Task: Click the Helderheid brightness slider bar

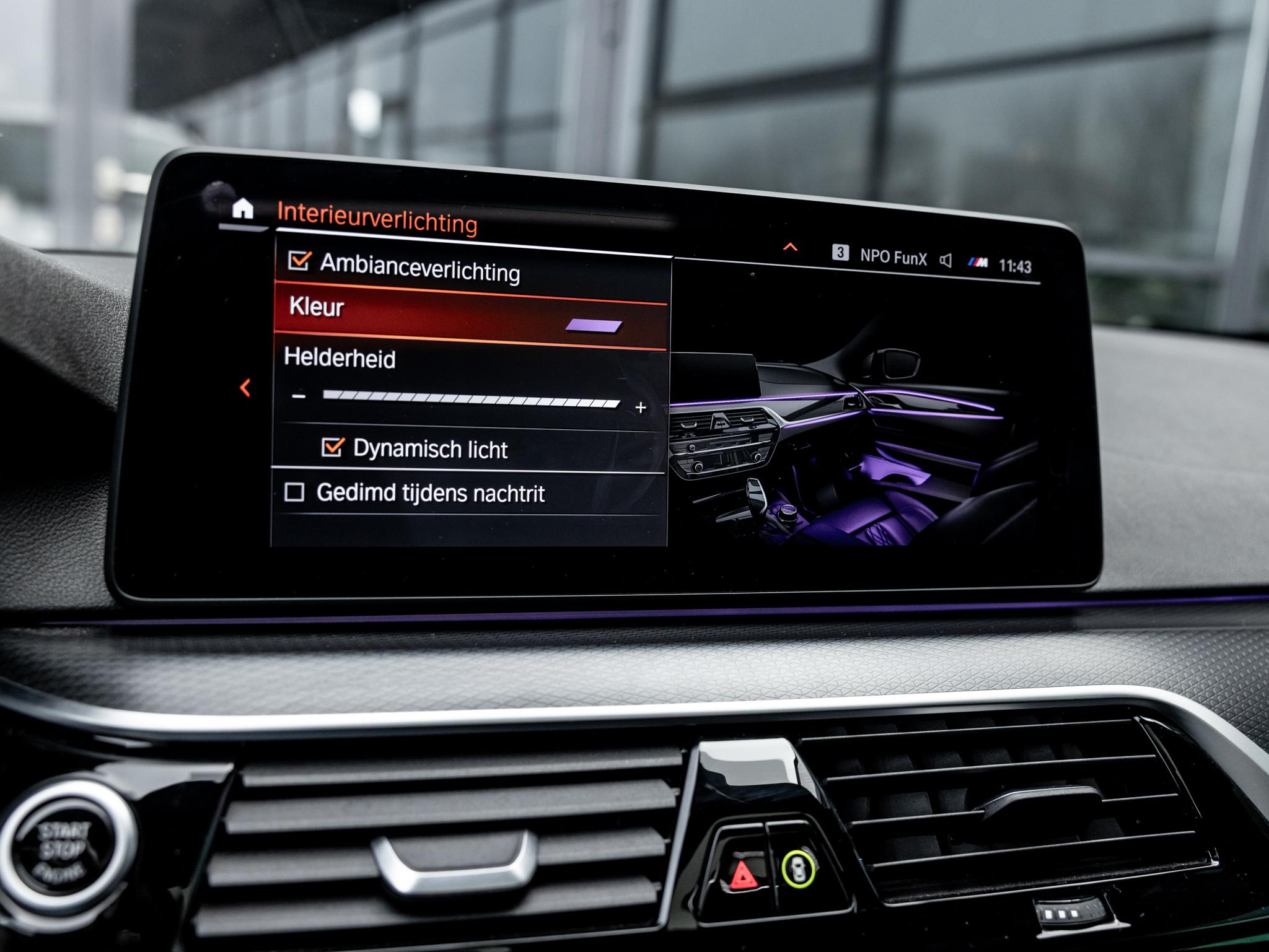Action: pos(471,400)
